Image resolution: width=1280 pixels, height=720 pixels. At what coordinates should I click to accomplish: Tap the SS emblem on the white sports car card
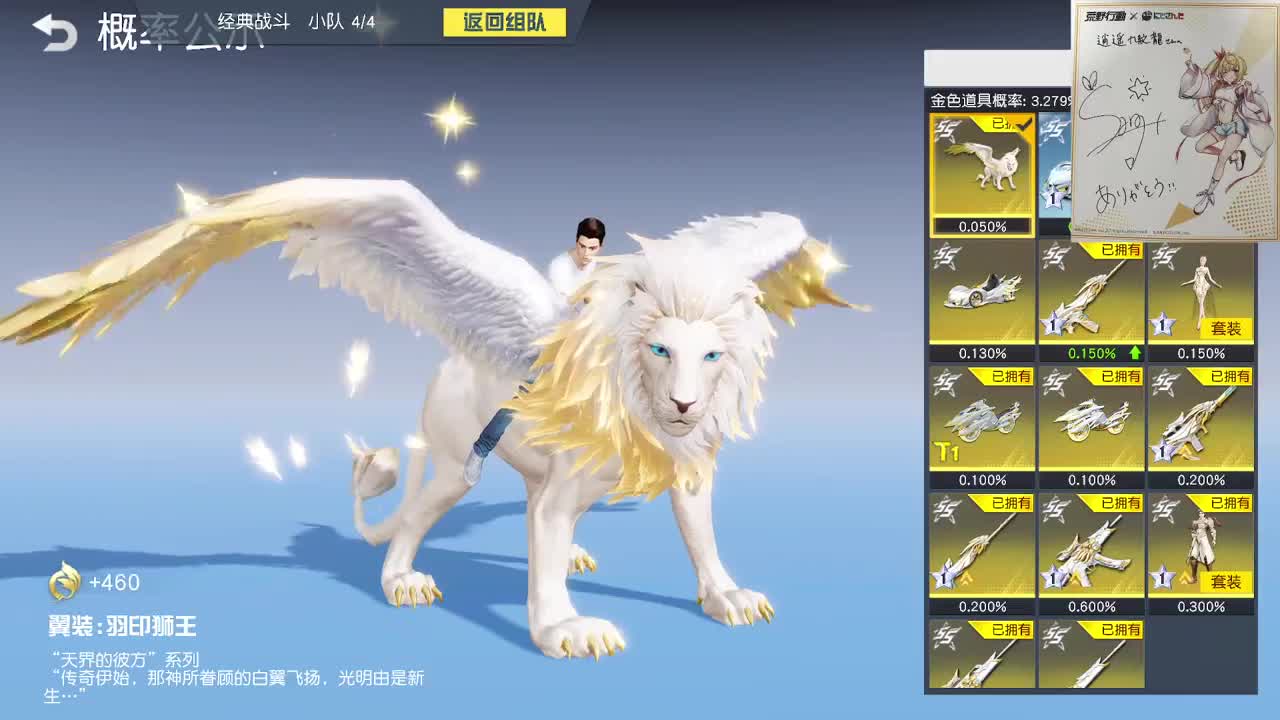945,253
